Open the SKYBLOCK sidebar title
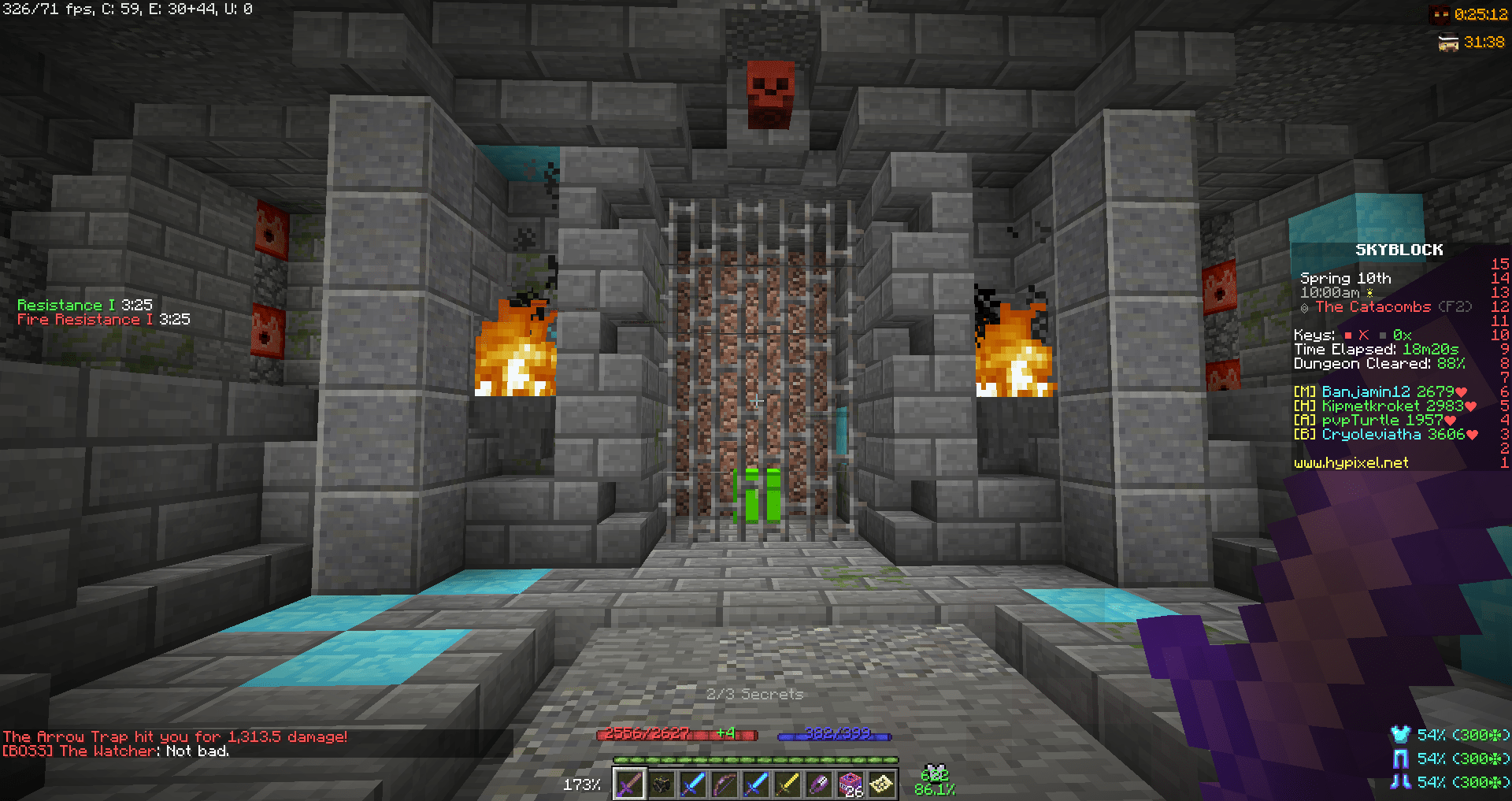The height and width of the screenshot is (801, 1512). 1399,250
